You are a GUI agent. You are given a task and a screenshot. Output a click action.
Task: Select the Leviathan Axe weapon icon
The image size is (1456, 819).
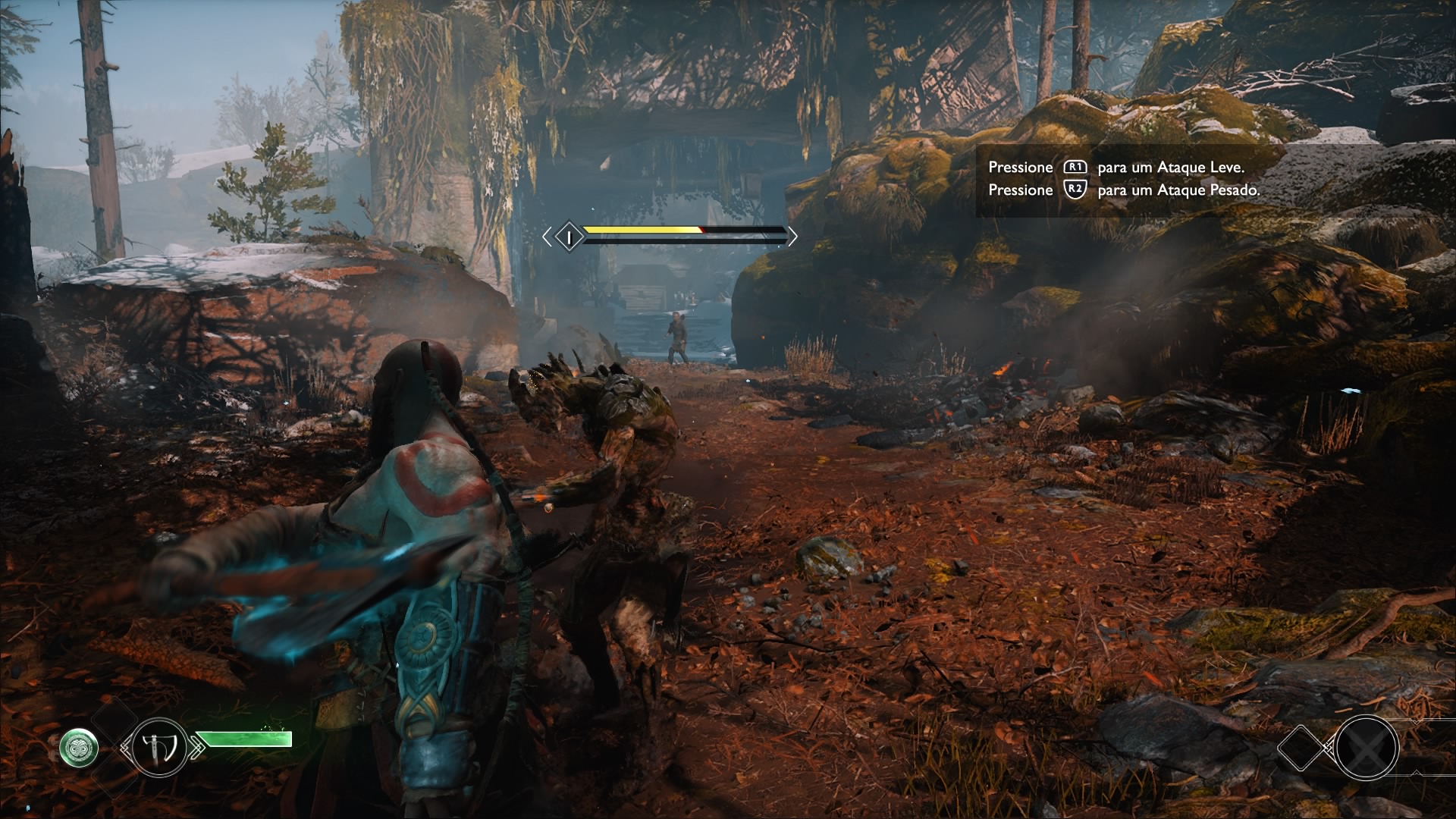click(158, 747)
